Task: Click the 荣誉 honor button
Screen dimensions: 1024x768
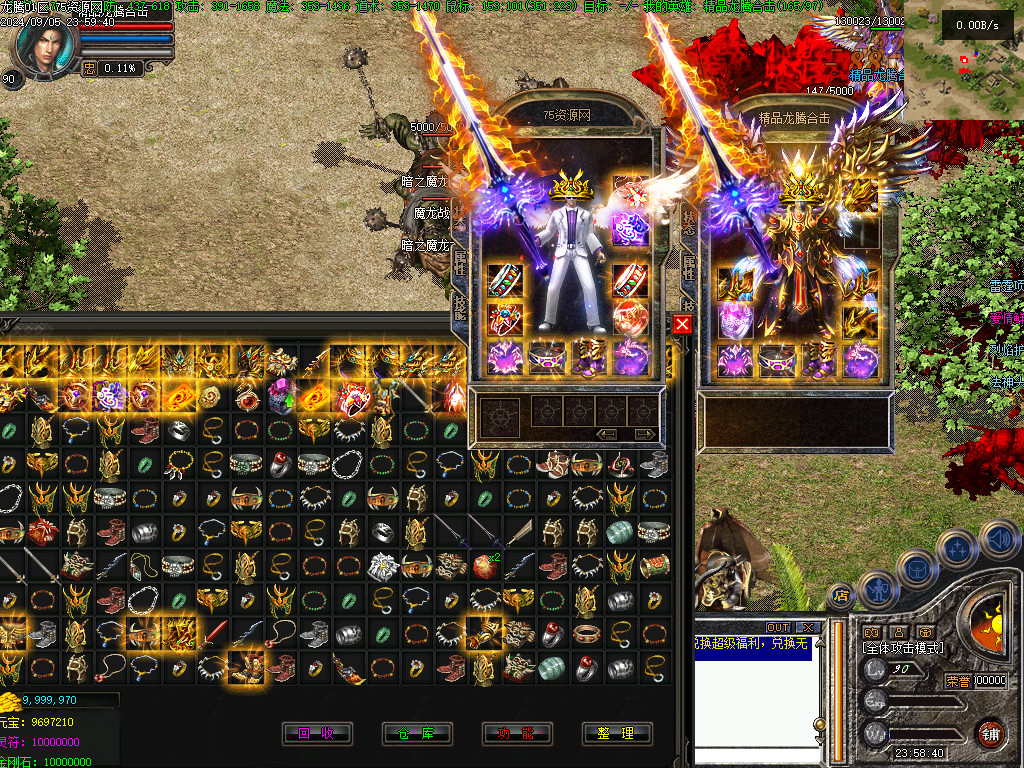Action: [x=958, y=681]
